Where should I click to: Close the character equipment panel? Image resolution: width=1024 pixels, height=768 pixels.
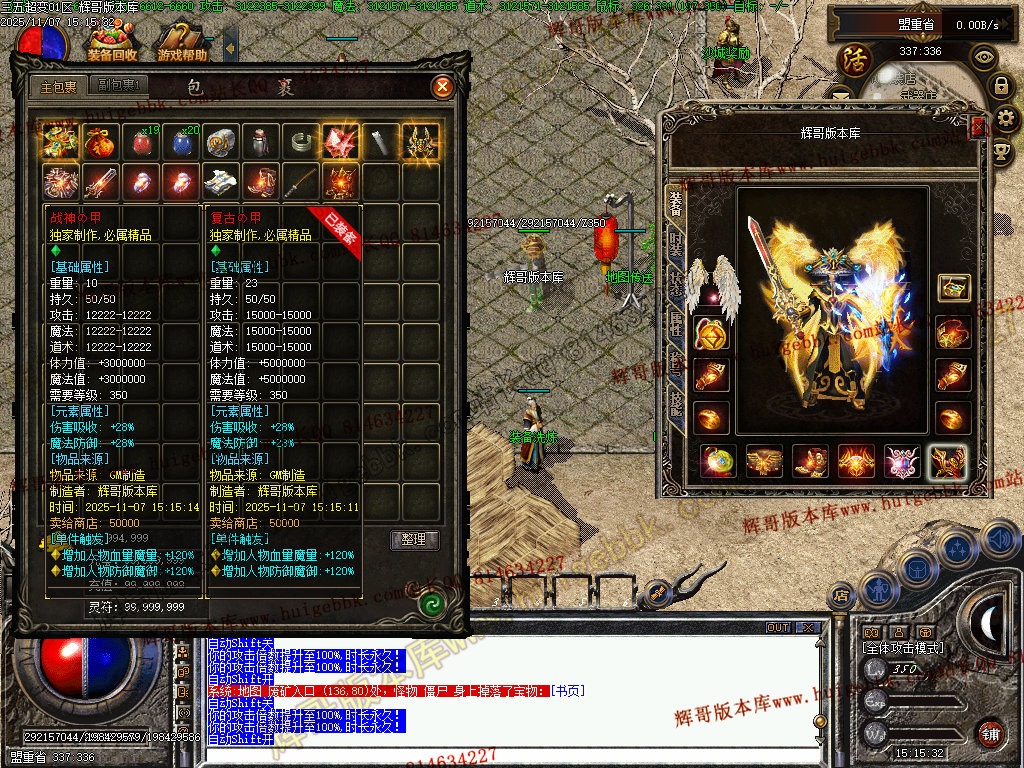pyautogui.click(x=977, y=127)
